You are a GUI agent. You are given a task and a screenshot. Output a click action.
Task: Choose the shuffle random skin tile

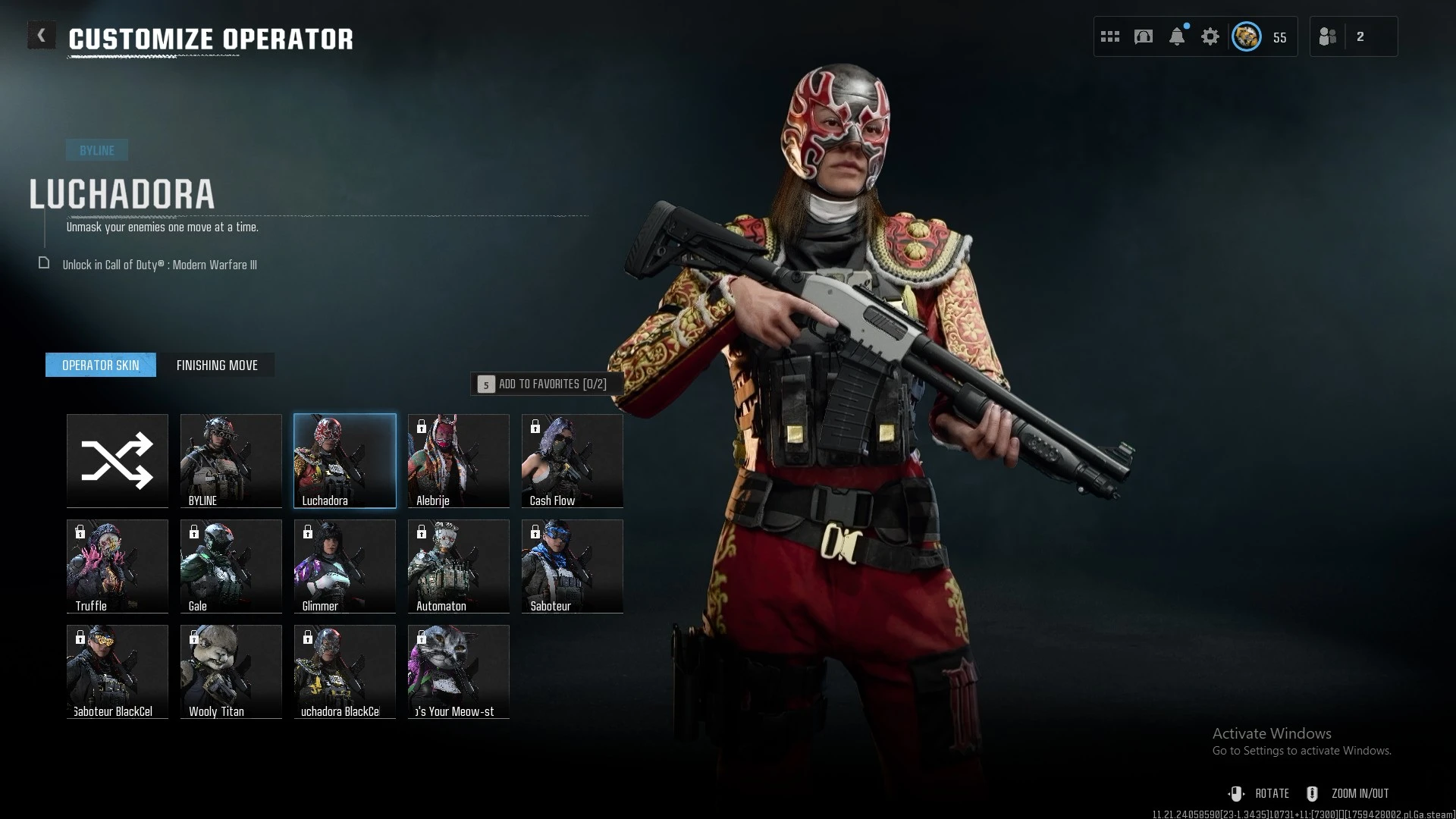point(118,460)
